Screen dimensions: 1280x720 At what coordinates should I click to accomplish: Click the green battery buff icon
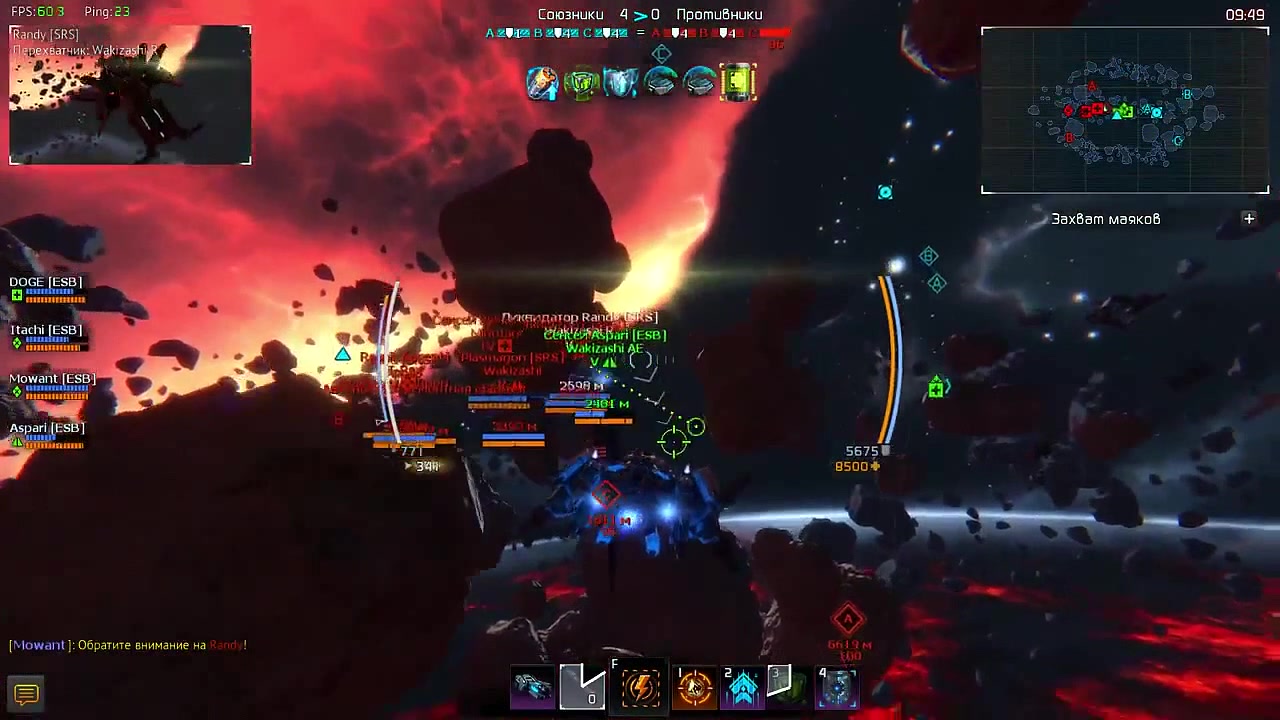pos(738,82)
